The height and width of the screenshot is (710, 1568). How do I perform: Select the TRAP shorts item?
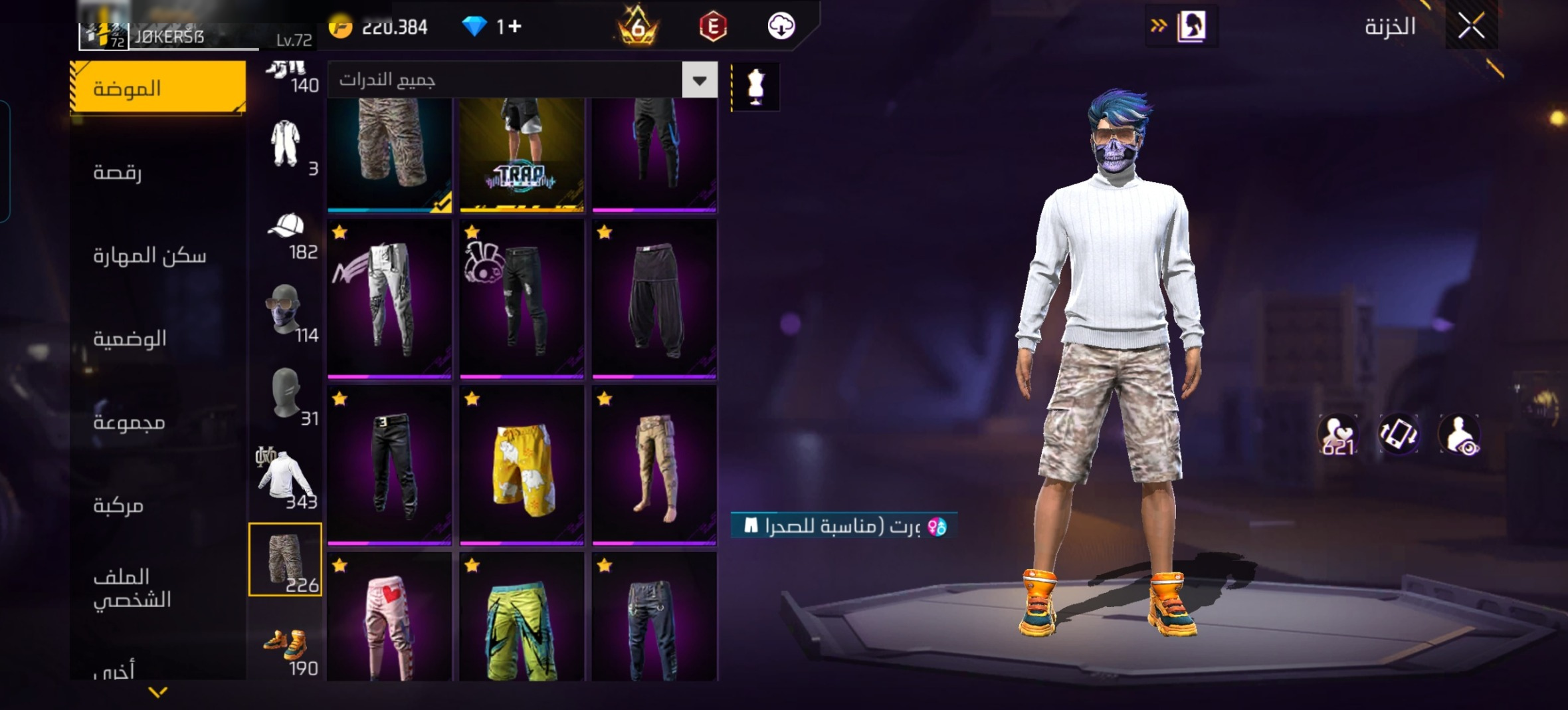(x=522, y=155)
